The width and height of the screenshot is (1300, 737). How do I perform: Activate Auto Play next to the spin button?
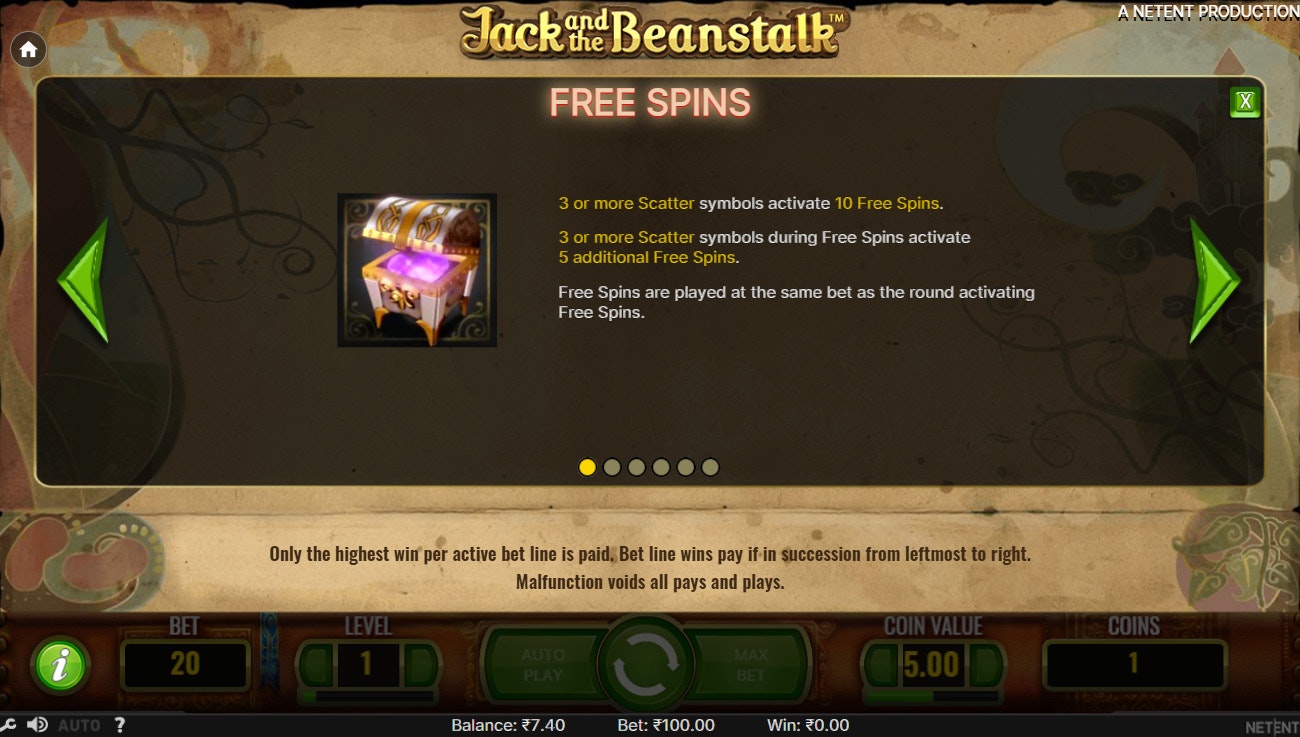(x=541, y=663)
